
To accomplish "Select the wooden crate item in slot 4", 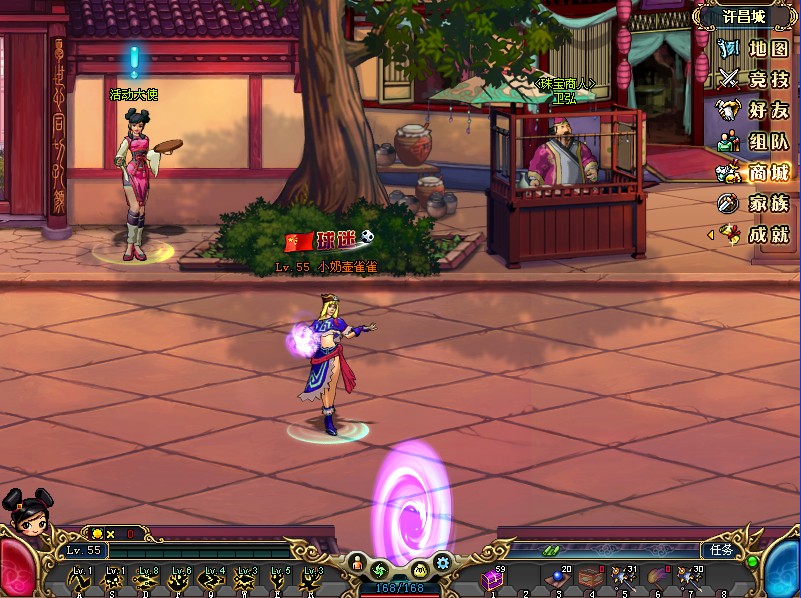I will [590, 579].
